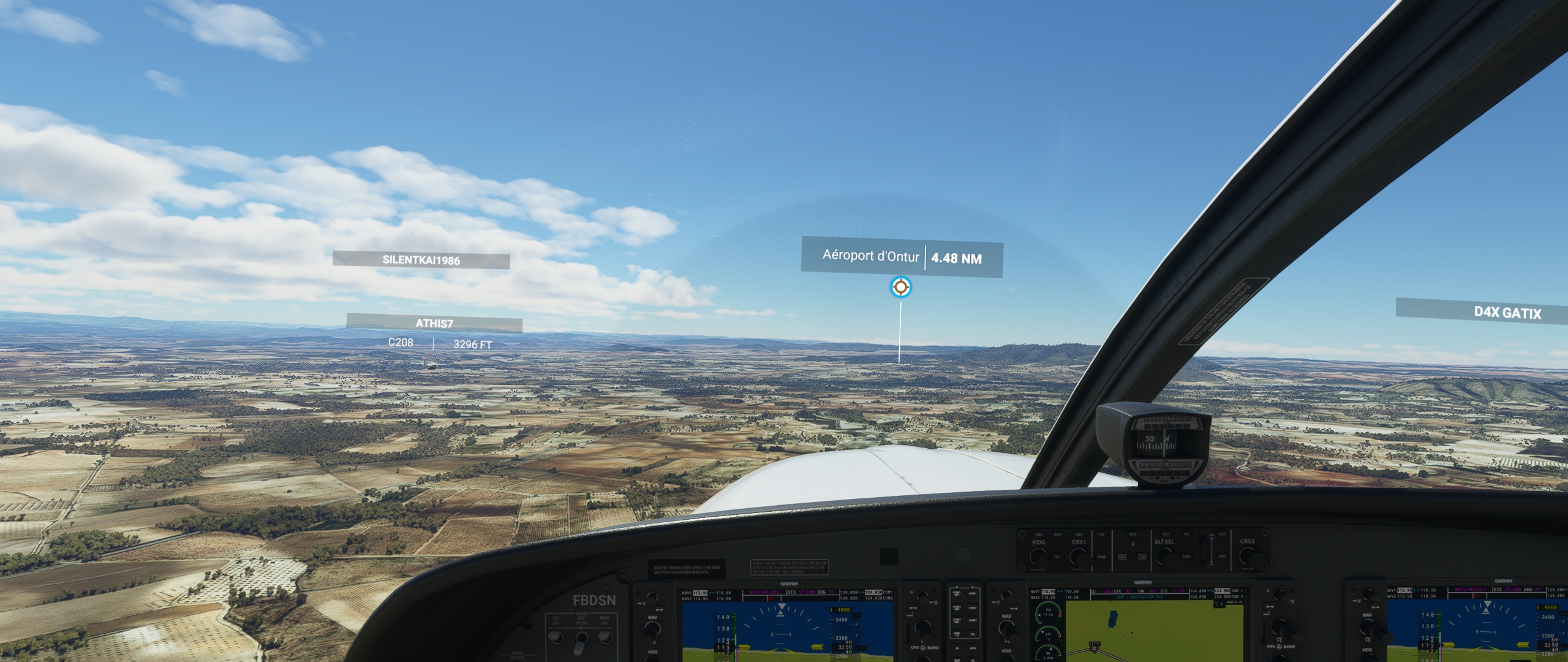Engage the AP autopilot button
The height and width of the screenshot is (662, 1568).
click(x=1122, y=557)
